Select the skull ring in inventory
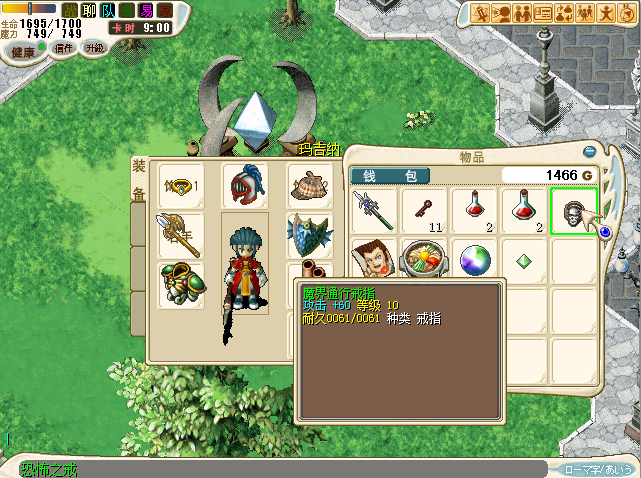 pyautogui.click(x=574, y=211)
